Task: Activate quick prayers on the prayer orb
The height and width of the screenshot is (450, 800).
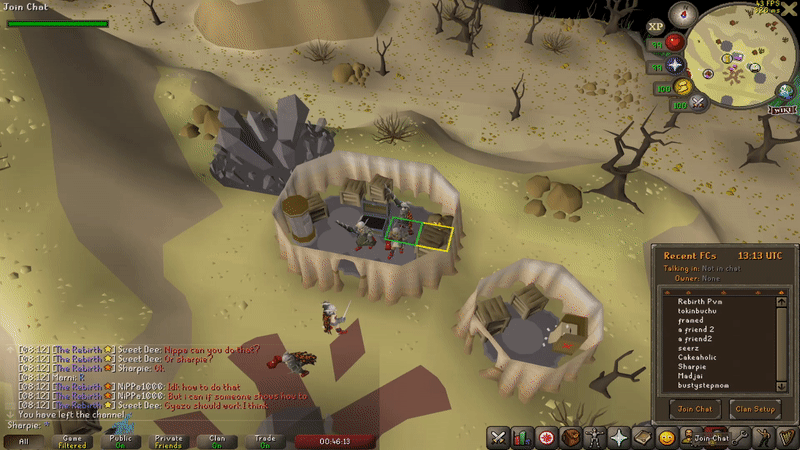Action: click(675, 66)
